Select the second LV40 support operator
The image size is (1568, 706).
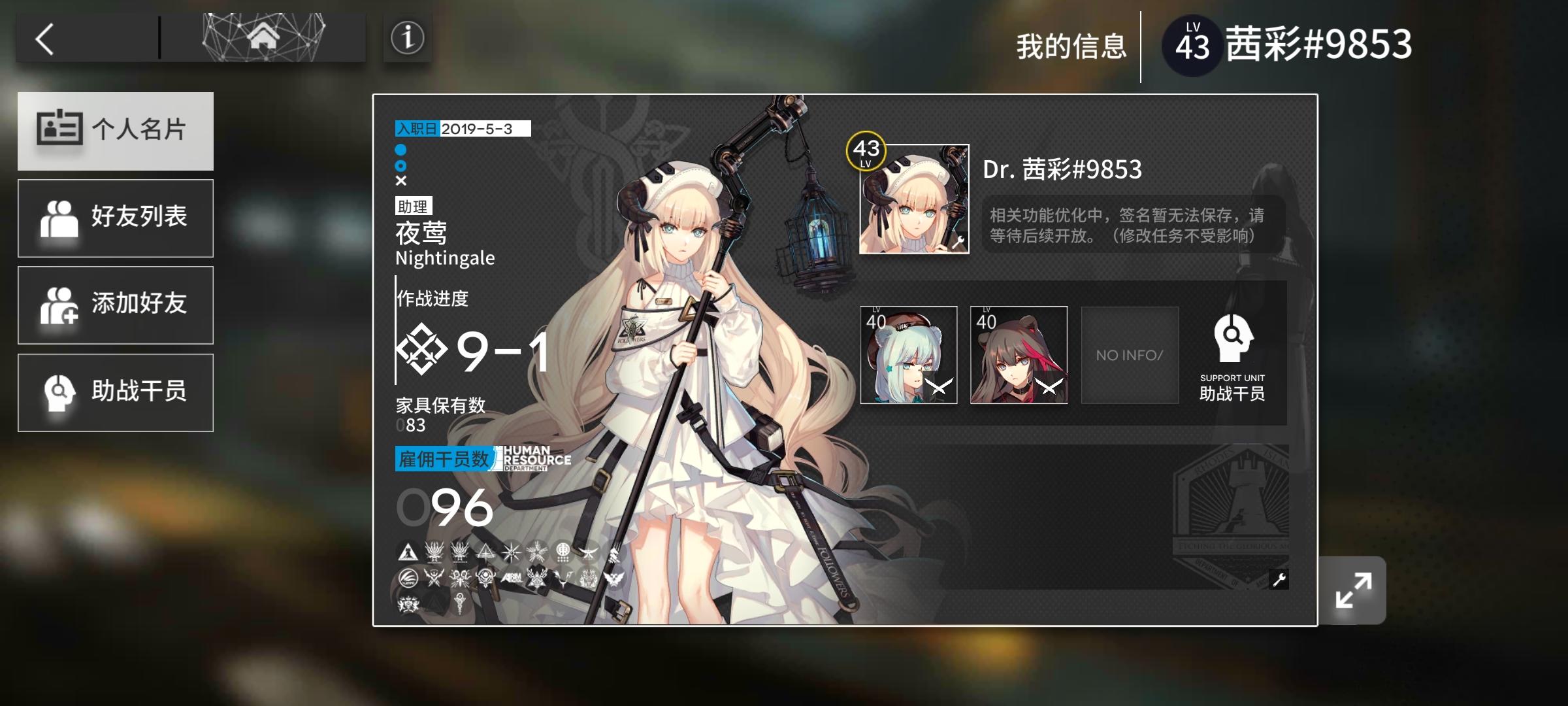pos(1019,355)
